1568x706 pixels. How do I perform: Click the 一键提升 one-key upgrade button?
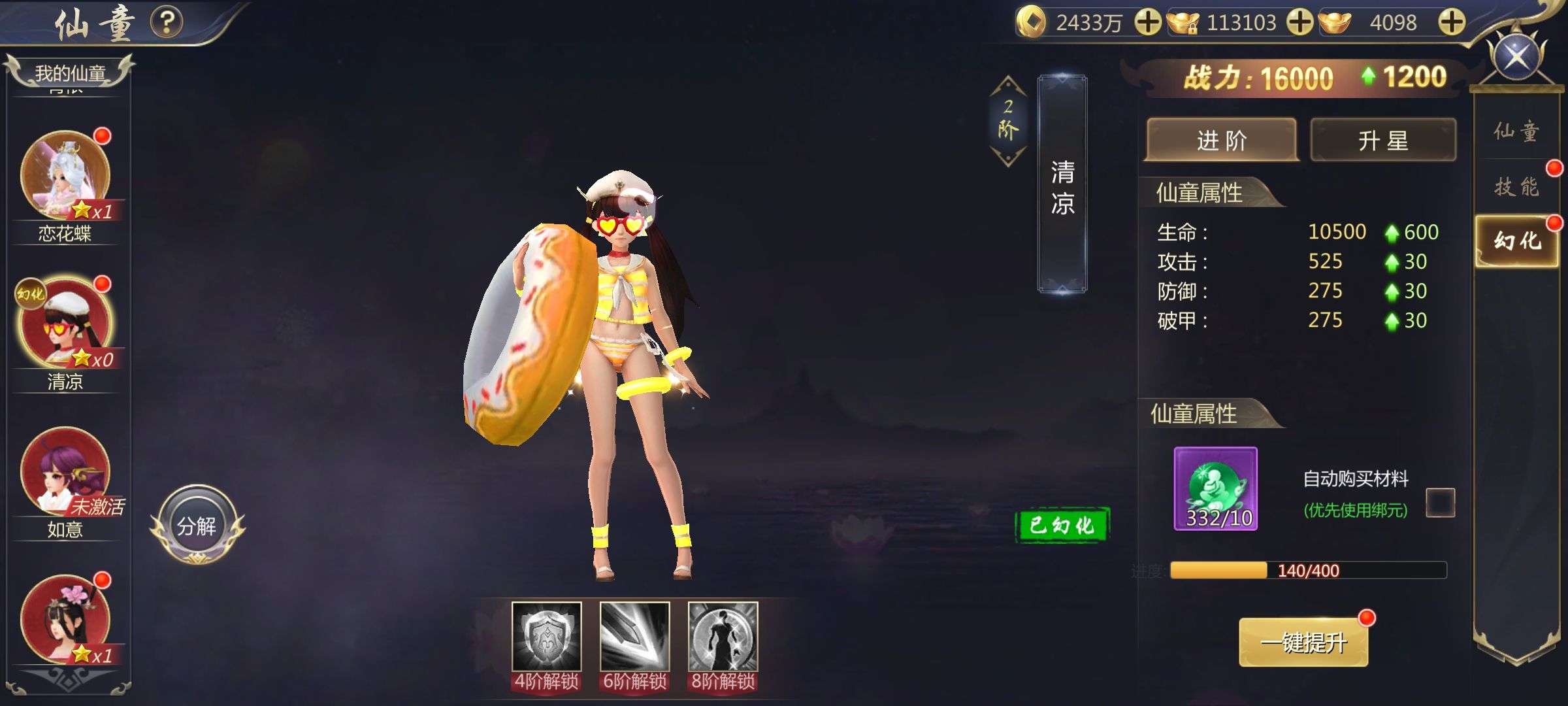coord(1303,643)
